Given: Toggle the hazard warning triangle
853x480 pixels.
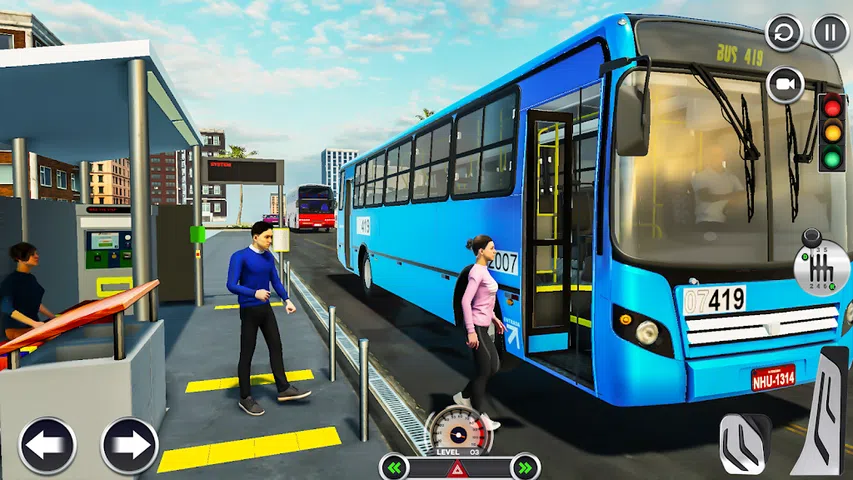Looking at the screenshot, I should click(x=459, y=467).
